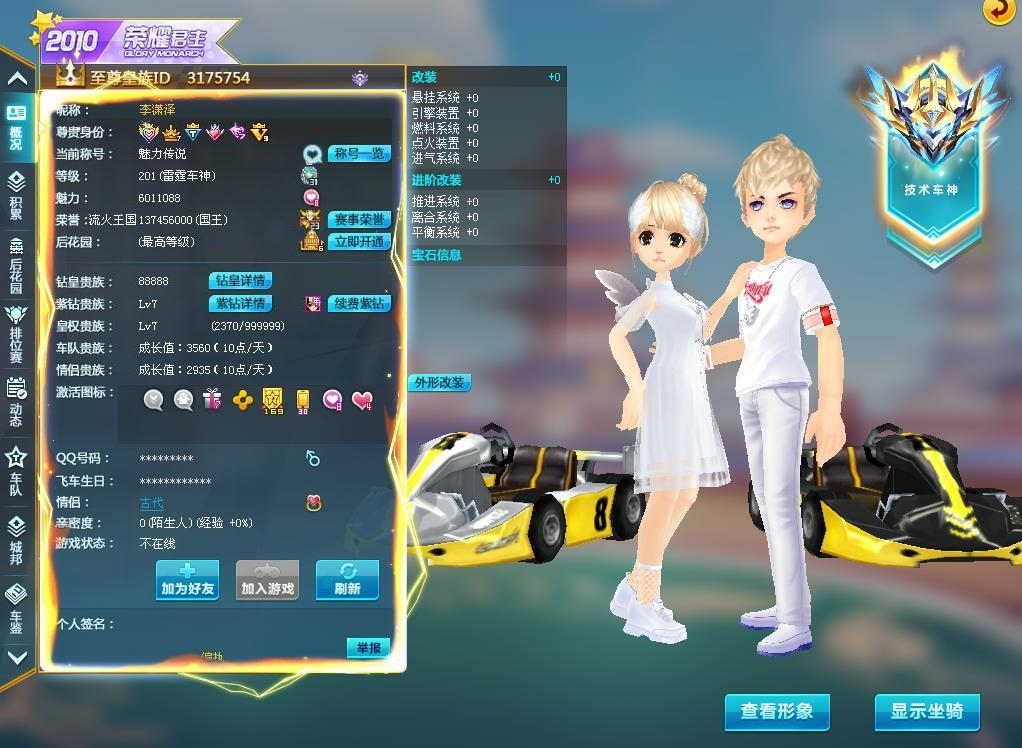Open partner profile link 古代
Viewport: 1022px width, 748px height.
[151, 503]
